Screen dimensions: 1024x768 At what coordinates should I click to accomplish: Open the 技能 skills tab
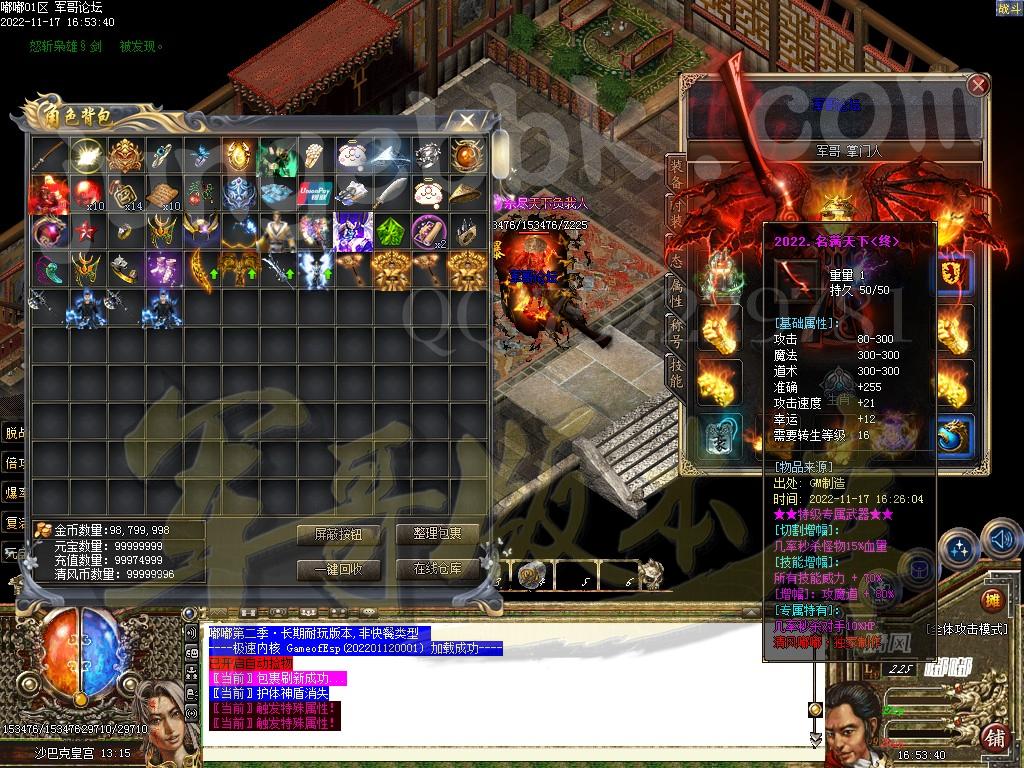tap(676, 370)
